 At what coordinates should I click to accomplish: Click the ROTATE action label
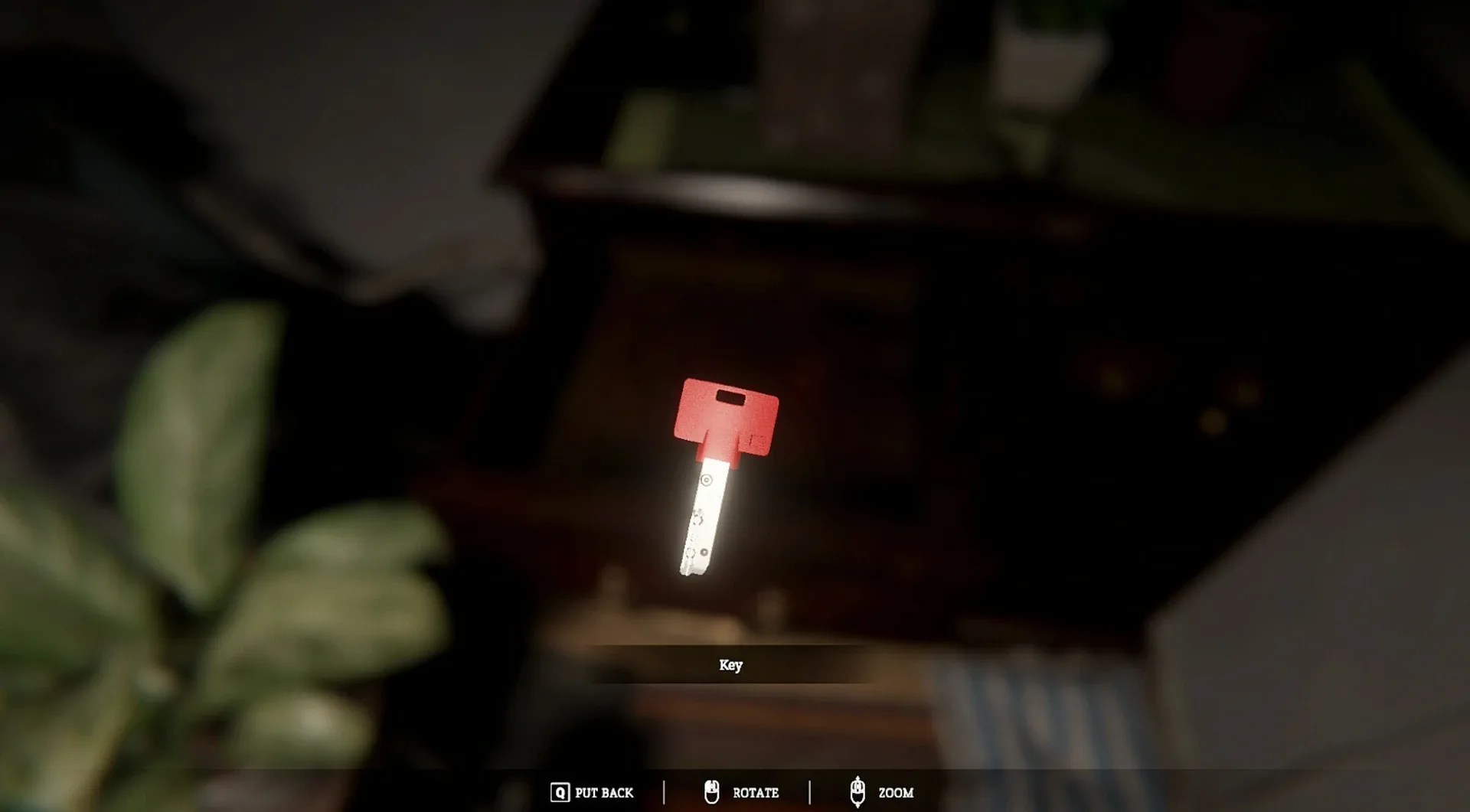click(x=756, y=793)
